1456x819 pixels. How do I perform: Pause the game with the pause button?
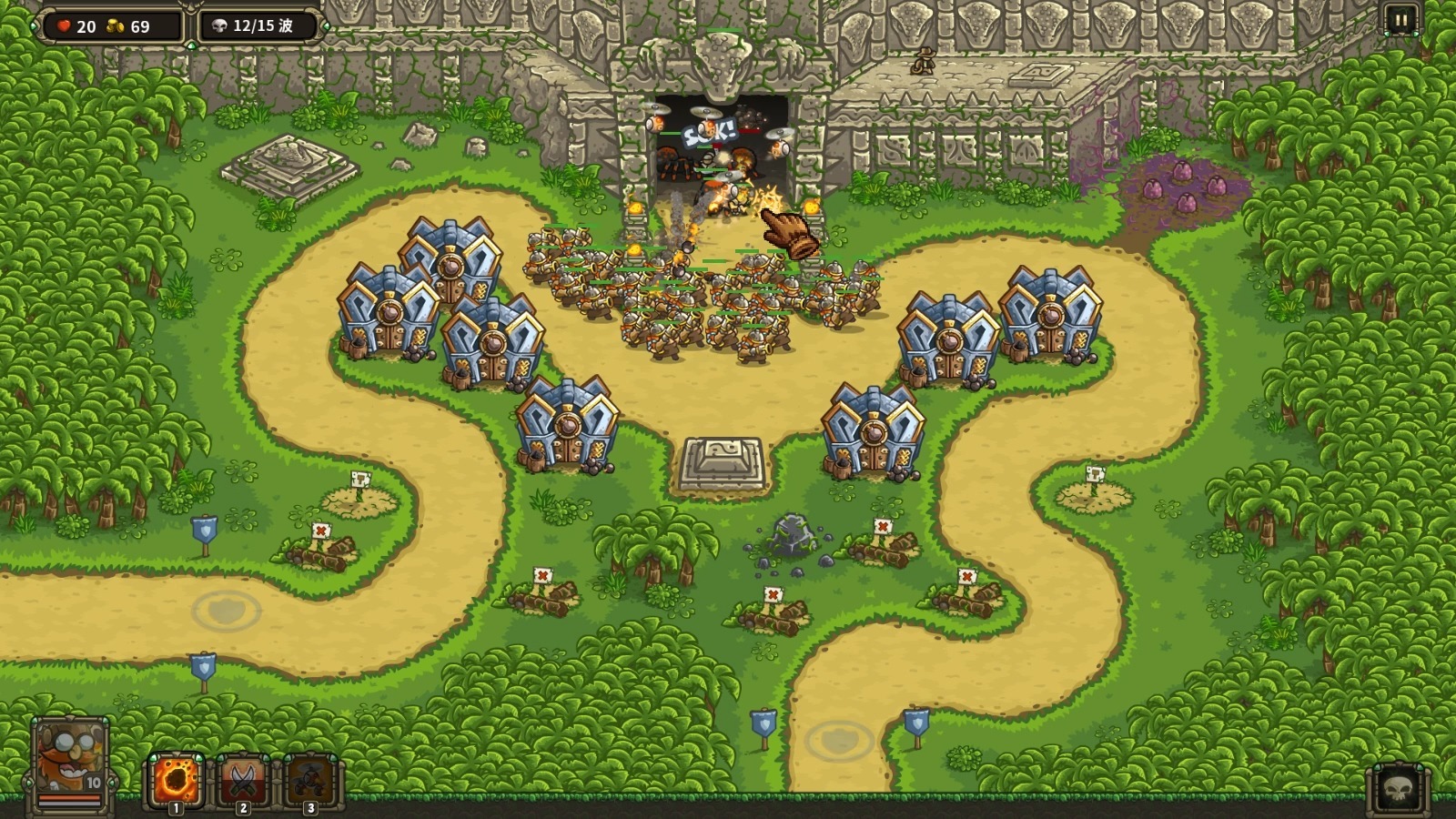click(x=1400, y=20)
